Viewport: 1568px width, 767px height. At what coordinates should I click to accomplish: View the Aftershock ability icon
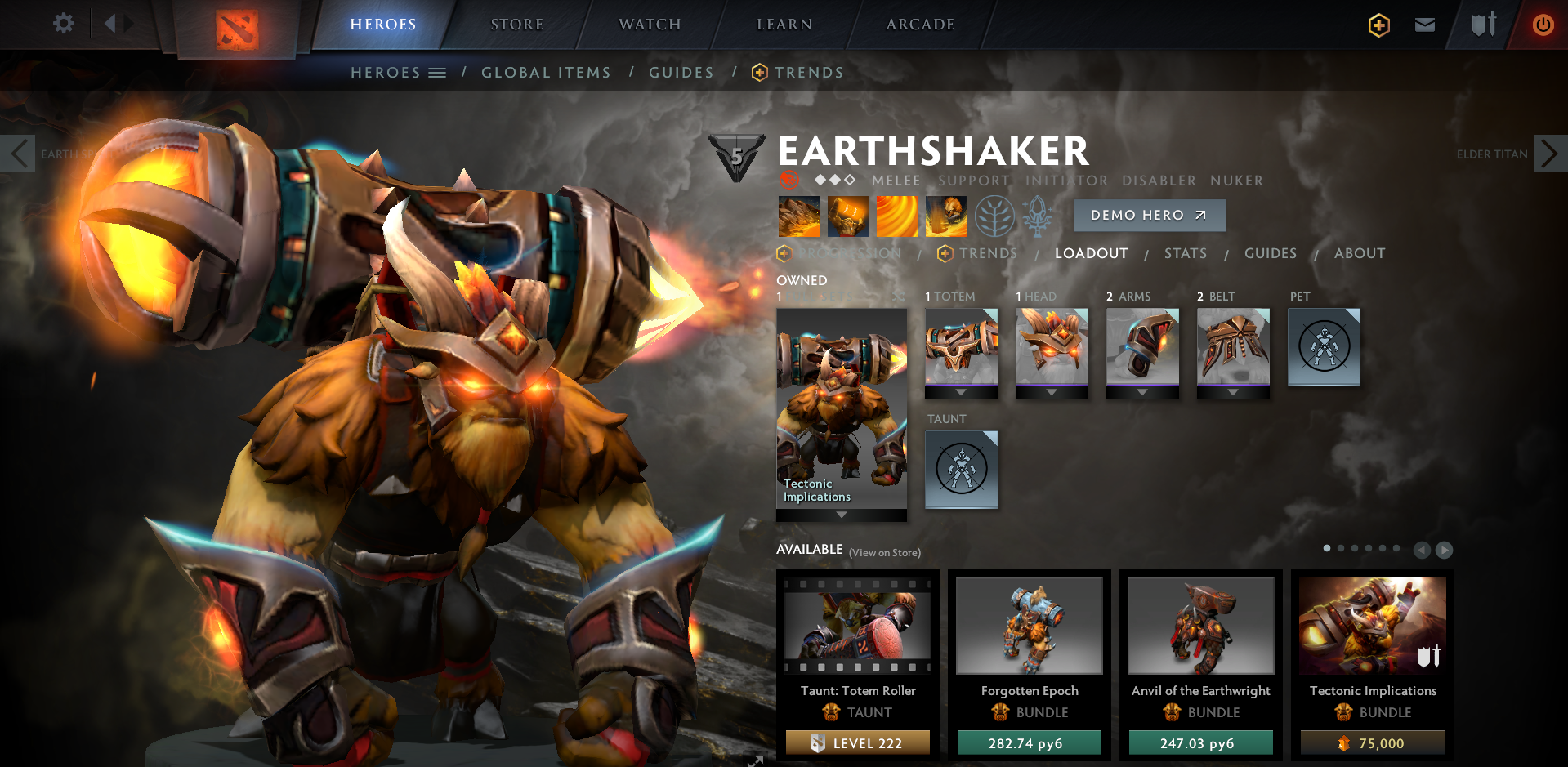(x=896, y=216)
